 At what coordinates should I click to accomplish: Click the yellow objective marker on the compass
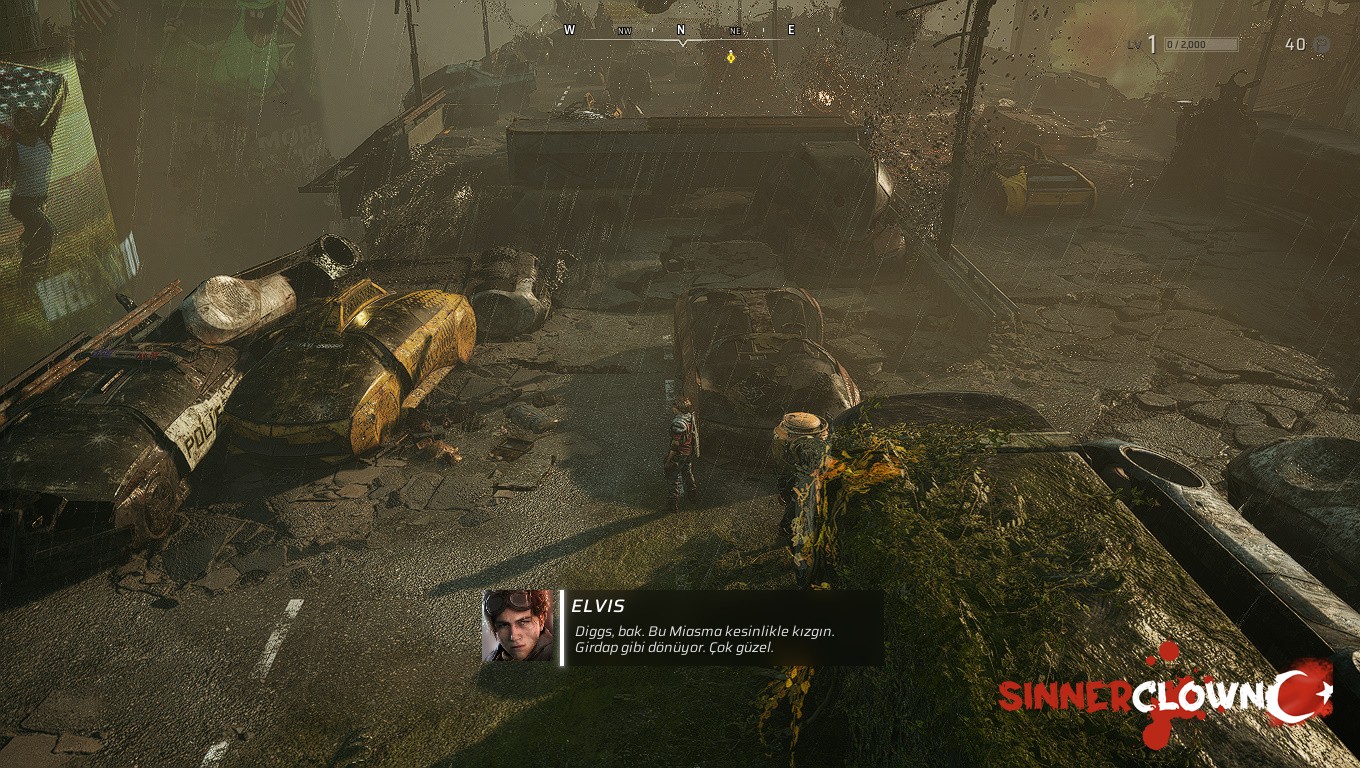731,58
